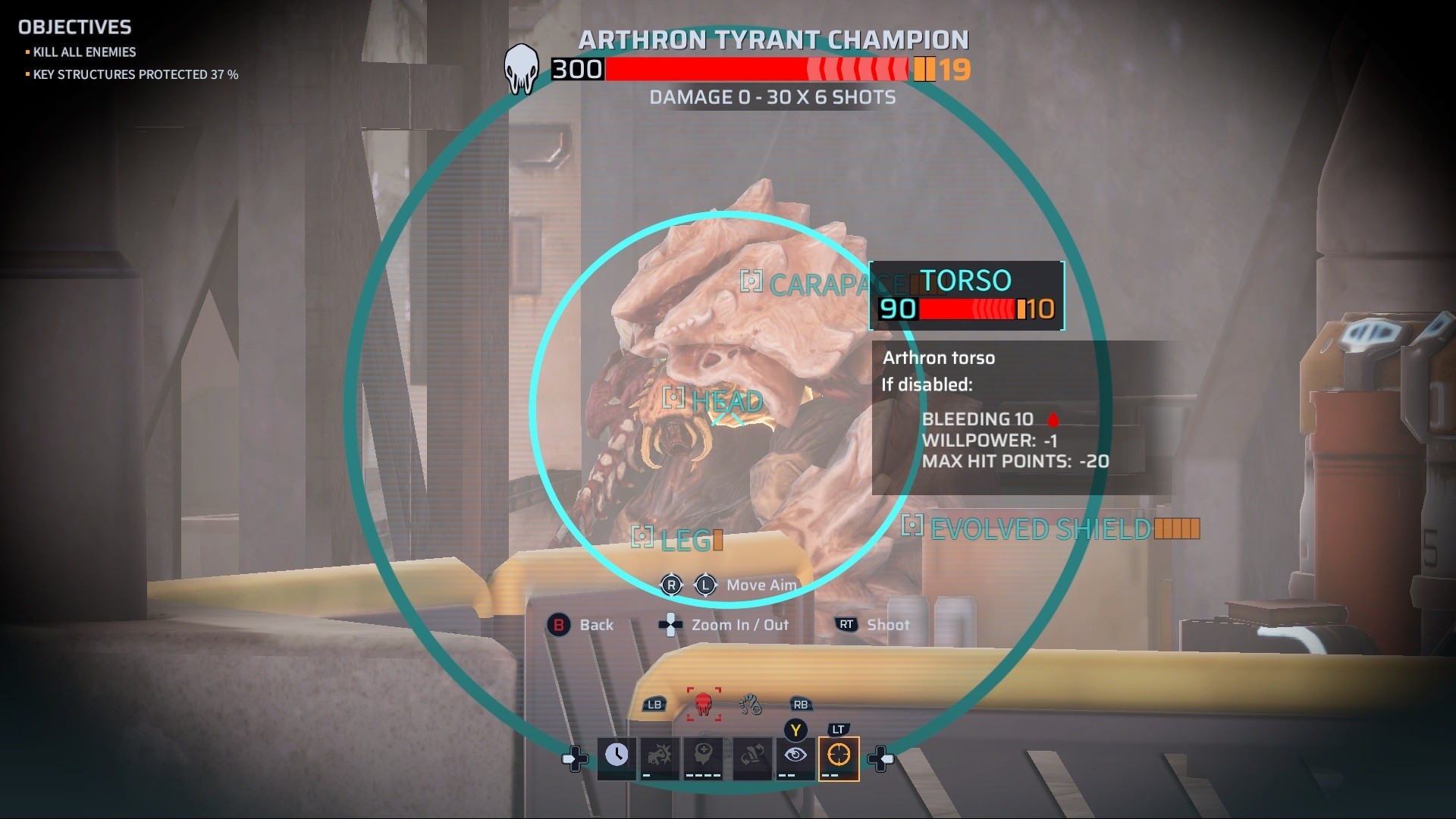Image resolution: width=1456 pixels, height=819 pixels.
Task: Click the OBJECTIVES panel header
Action: coord(75,27)
